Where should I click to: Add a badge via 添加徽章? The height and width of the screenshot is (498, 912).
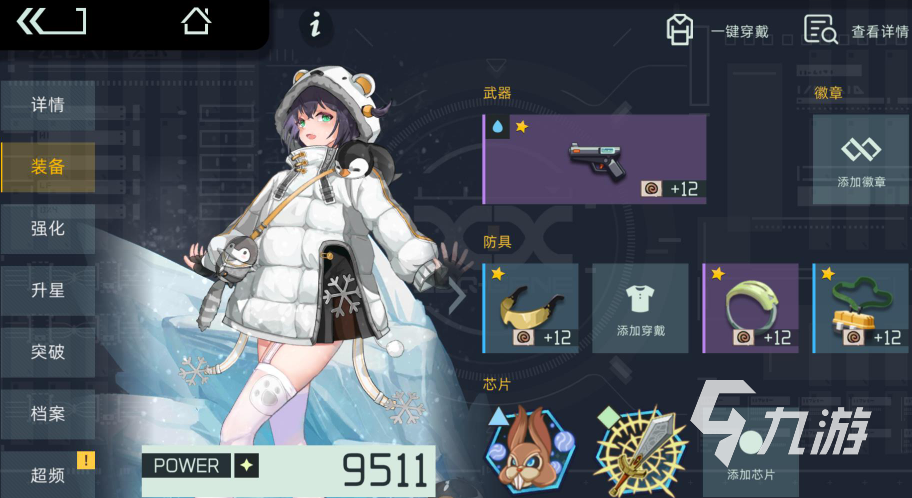click(x=860, y=159)
